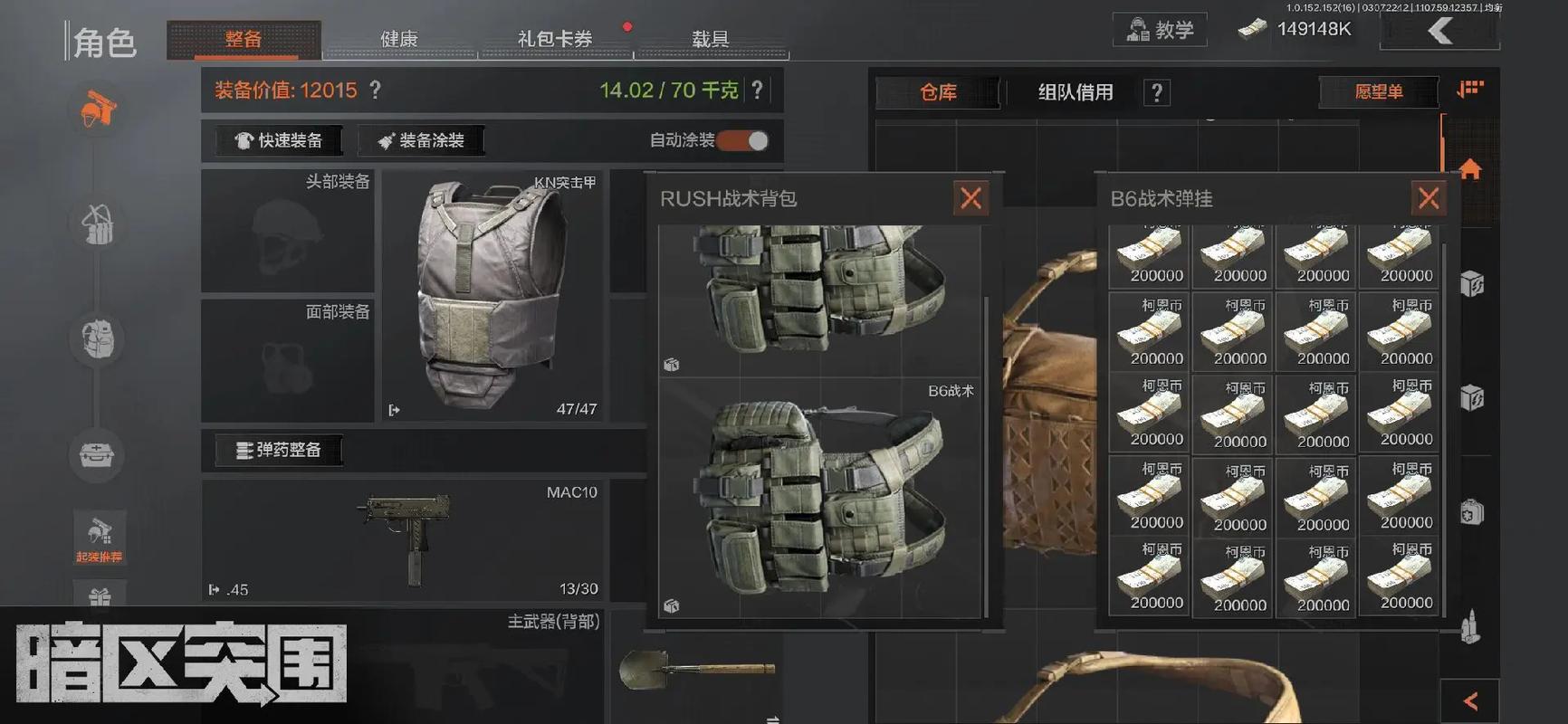Switch to the 仓库 tab
1568x724 pixels.
pos(938,92)
